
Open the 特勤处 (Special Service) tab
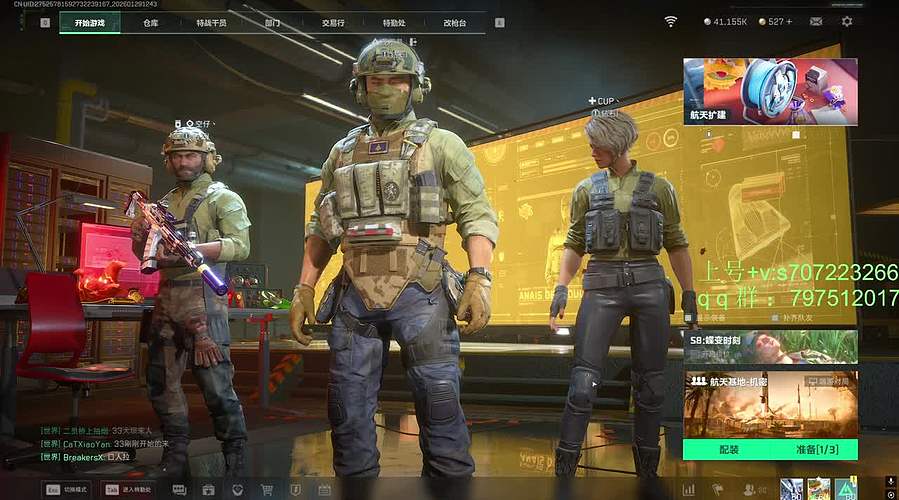[x=394, y=22]
